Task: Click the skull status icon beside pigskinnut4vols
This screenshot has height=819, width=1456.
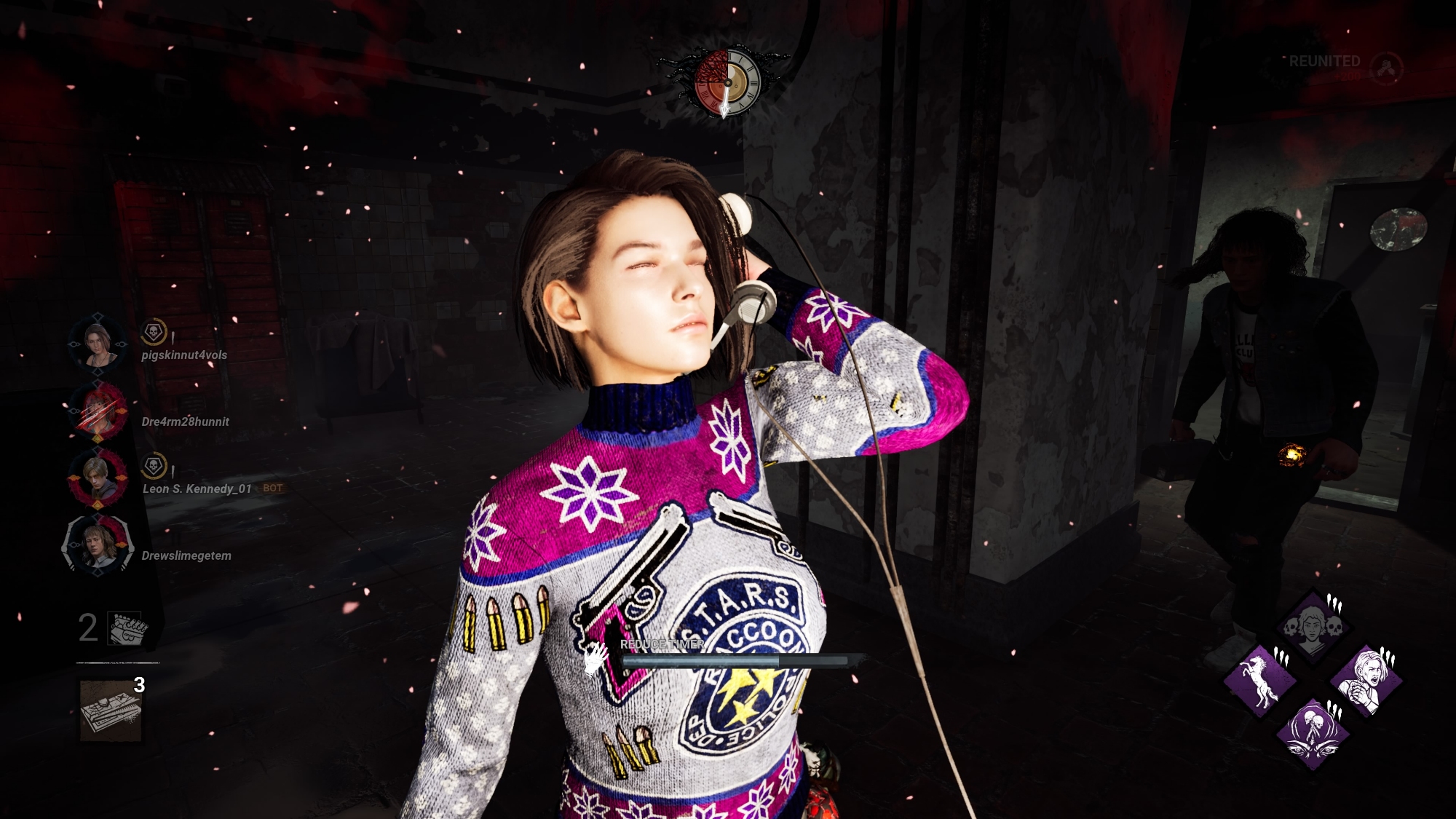Action: (154, 333)
